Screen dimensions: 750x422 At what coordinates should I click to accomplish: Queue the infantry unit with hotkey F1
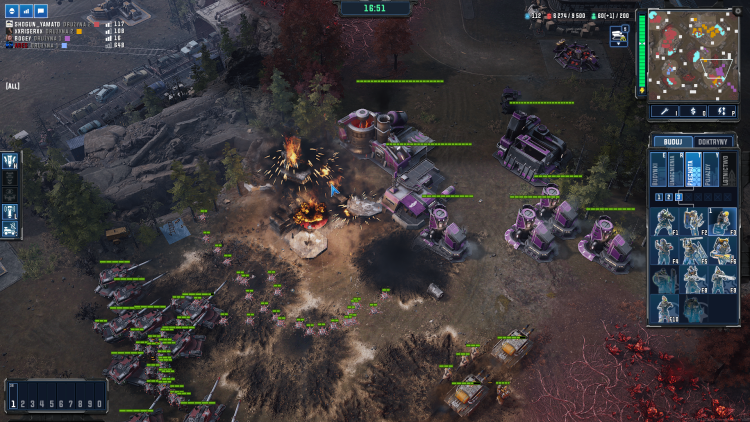coord(665,222)
